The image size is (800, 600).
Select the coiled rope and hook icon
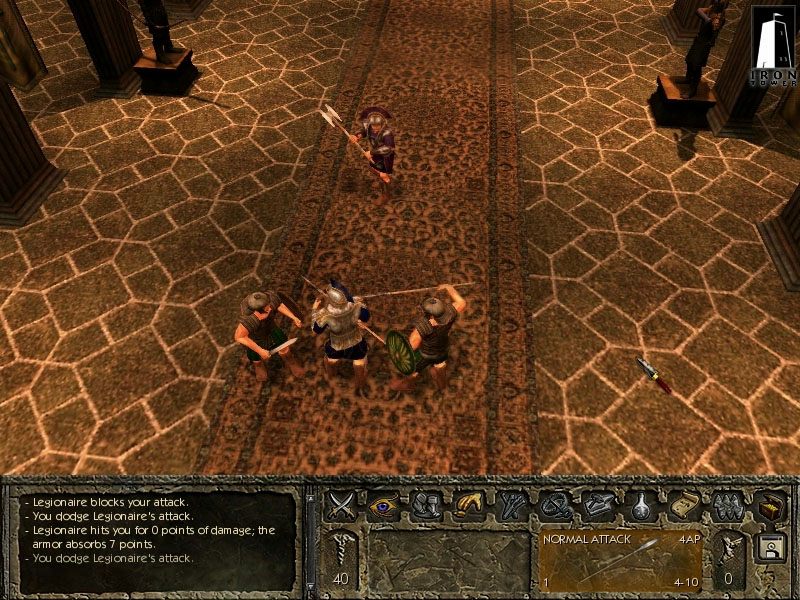[554, 505]
